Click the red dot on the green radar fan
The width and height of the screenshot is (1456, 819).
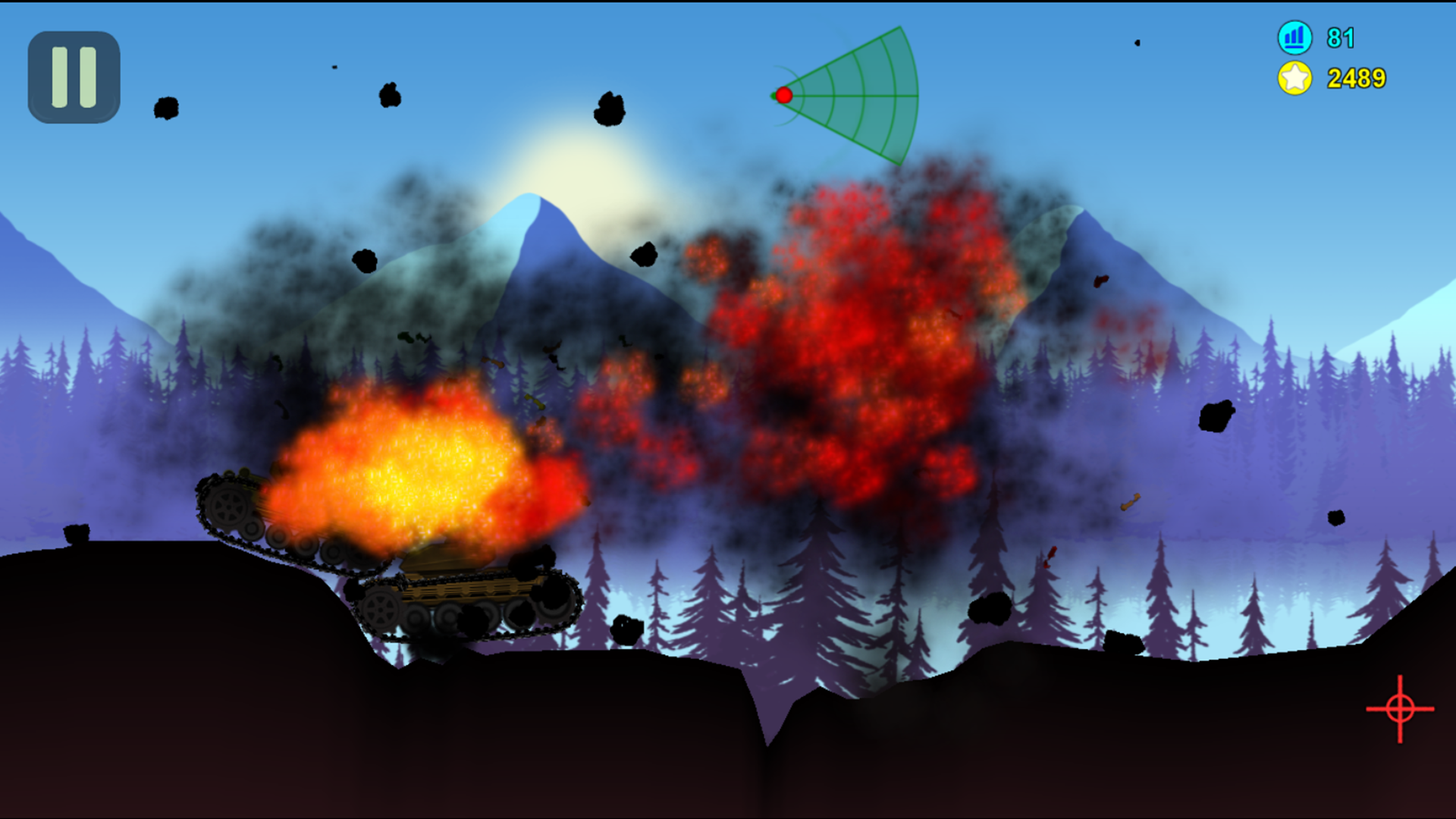[783, 95]
